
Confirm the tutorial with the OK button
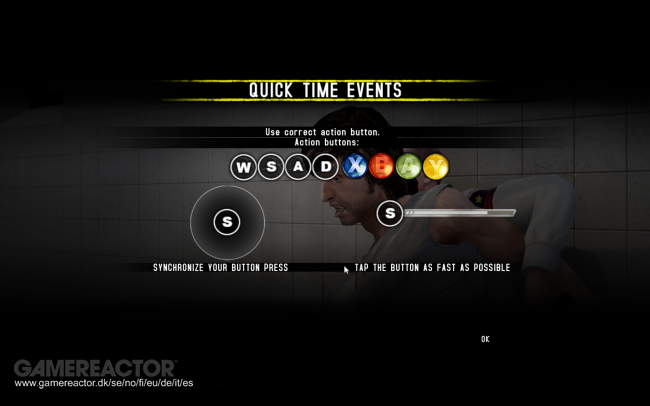(485, 339)
